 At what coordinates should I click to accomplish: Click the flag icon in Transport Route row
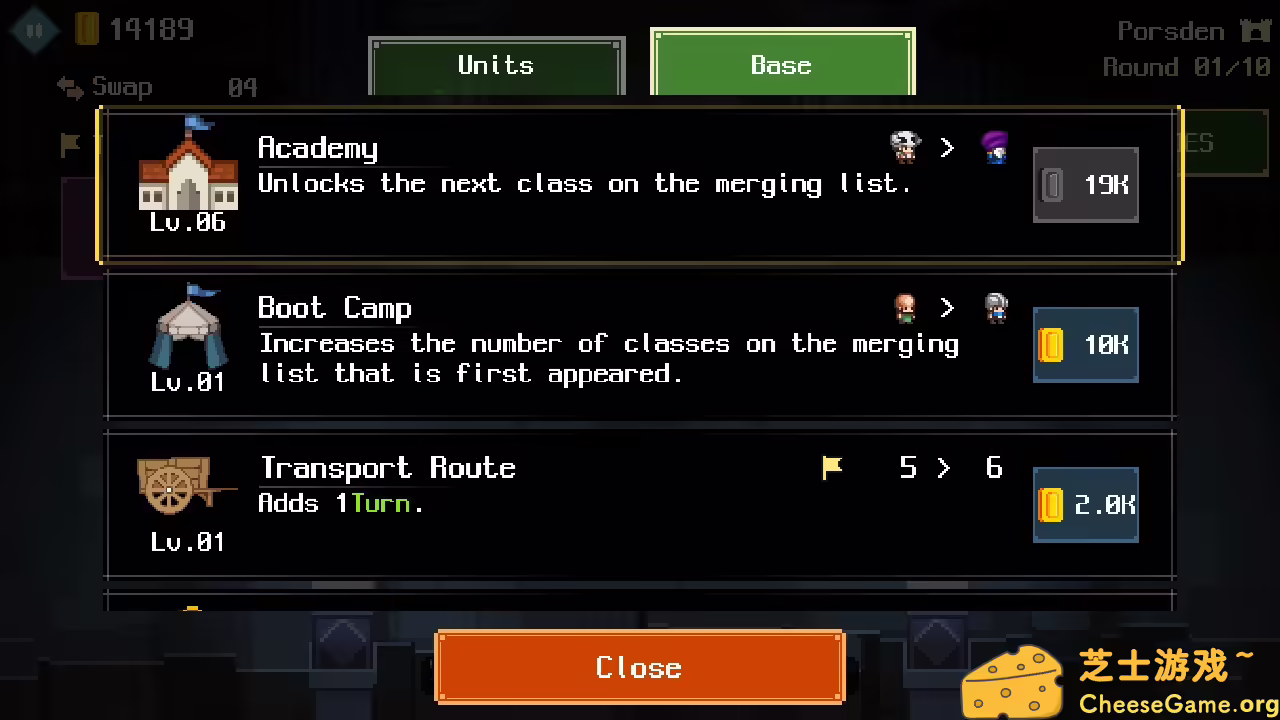coord(833,467)
